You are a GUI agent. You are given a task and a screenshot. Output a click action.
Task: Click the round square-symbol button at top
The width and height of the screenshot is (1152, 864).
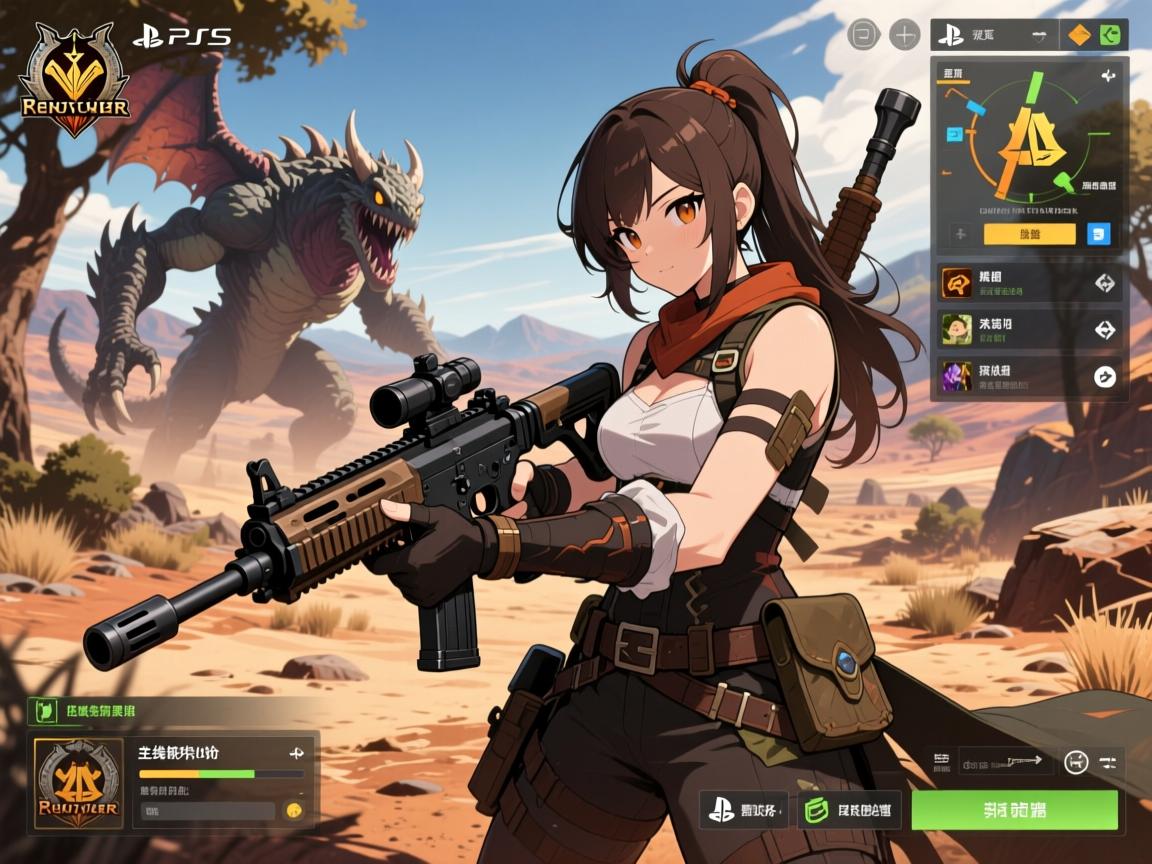(x=863, y=35)
